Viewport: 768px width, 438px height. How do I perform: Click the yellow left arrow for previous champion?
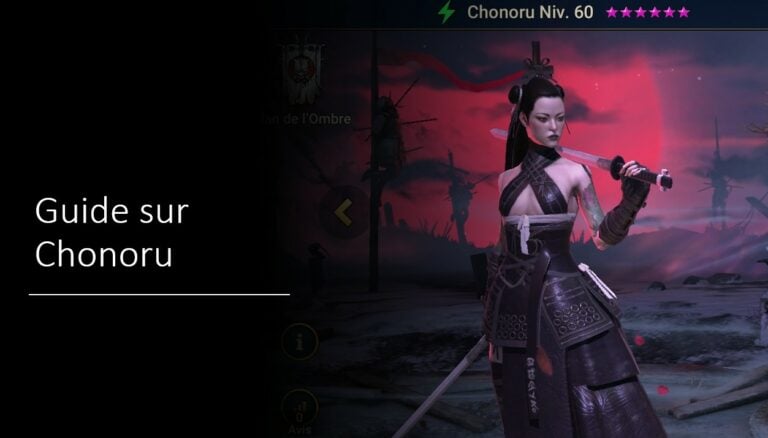click(x=343, y=212)
